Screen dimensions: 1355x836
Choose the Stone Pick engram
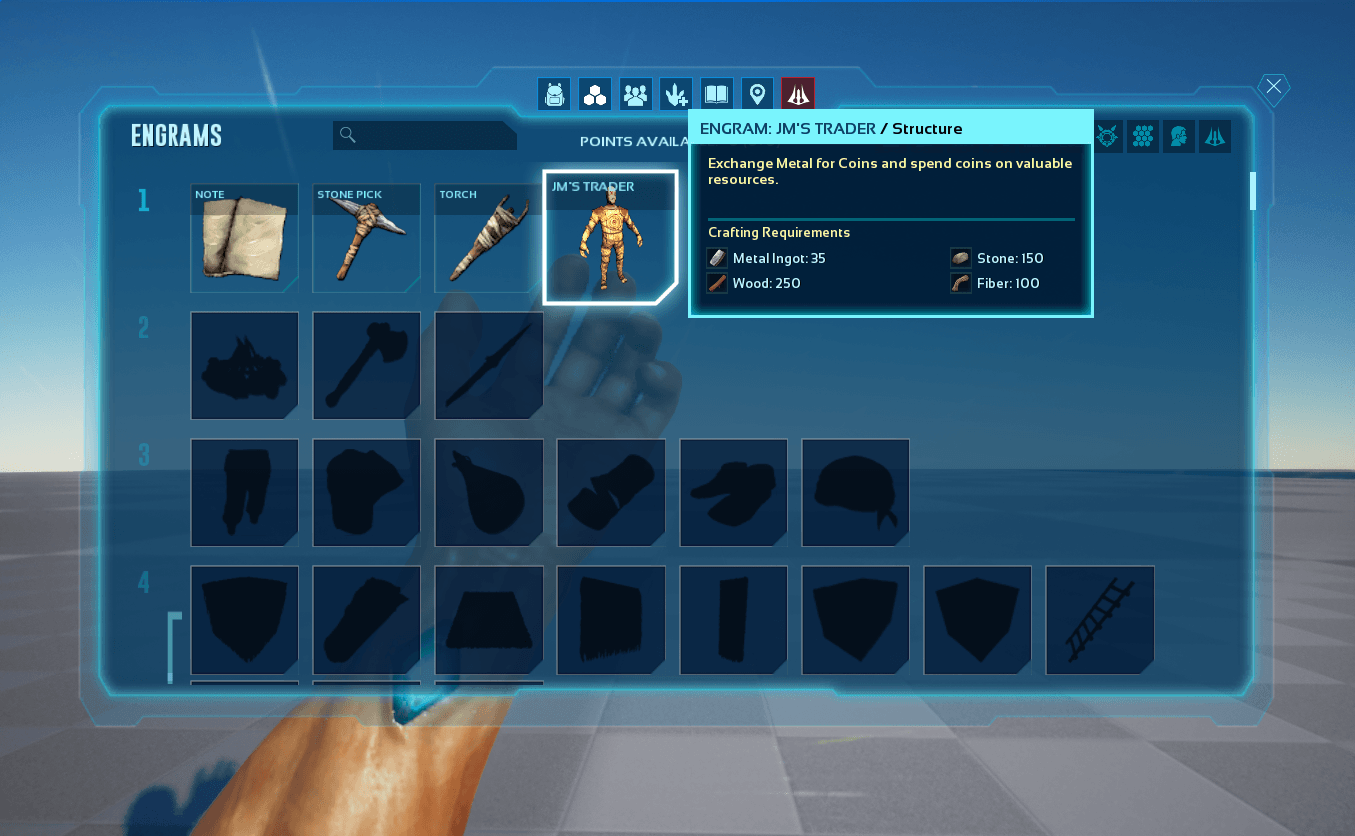366,238
